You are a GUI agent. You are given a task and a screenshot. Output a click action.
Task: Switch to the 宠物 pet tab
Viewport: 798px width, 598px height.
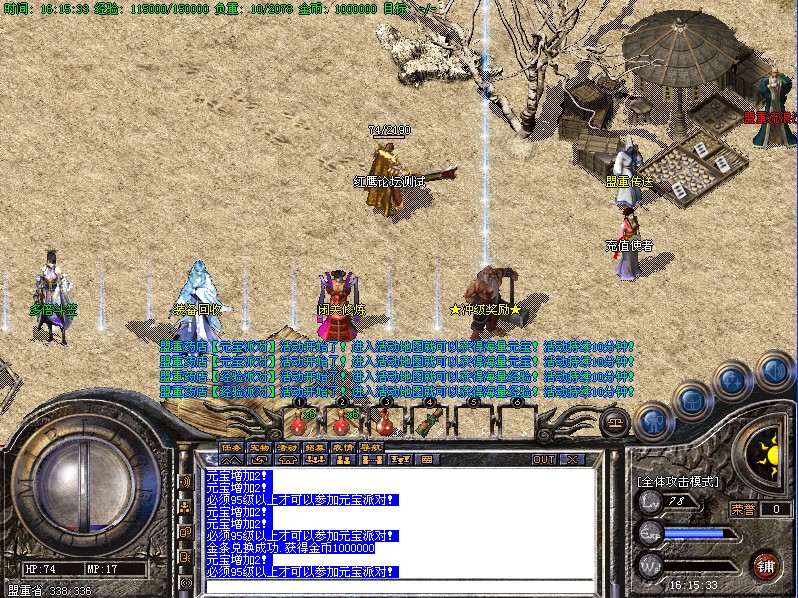(x=258, y=447)
